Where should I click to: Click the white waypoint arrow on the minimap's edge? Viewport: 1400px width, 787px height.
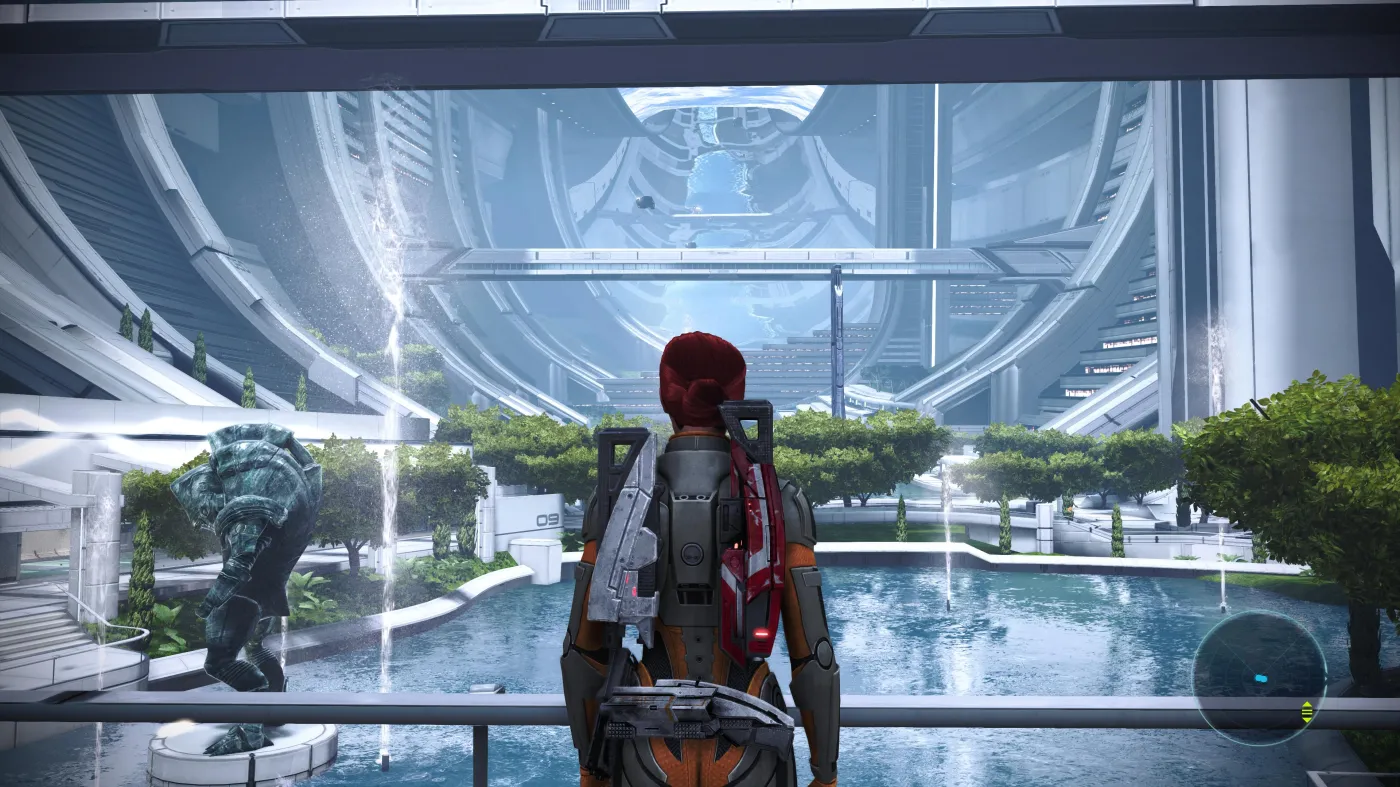click(x=1326, y=677)
